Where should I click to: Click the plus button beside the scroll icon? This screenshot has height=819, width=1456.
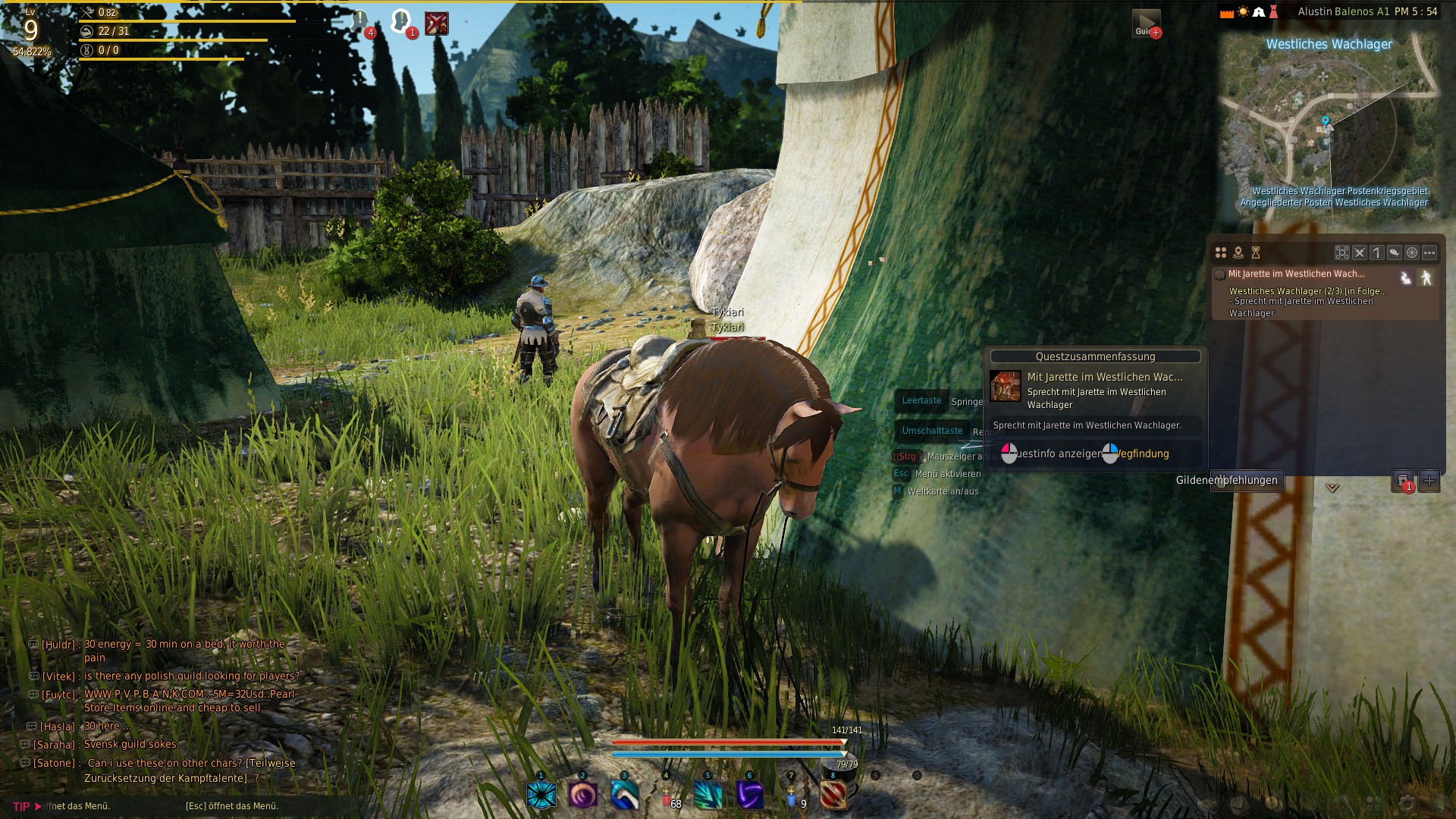click(1429, 480)
